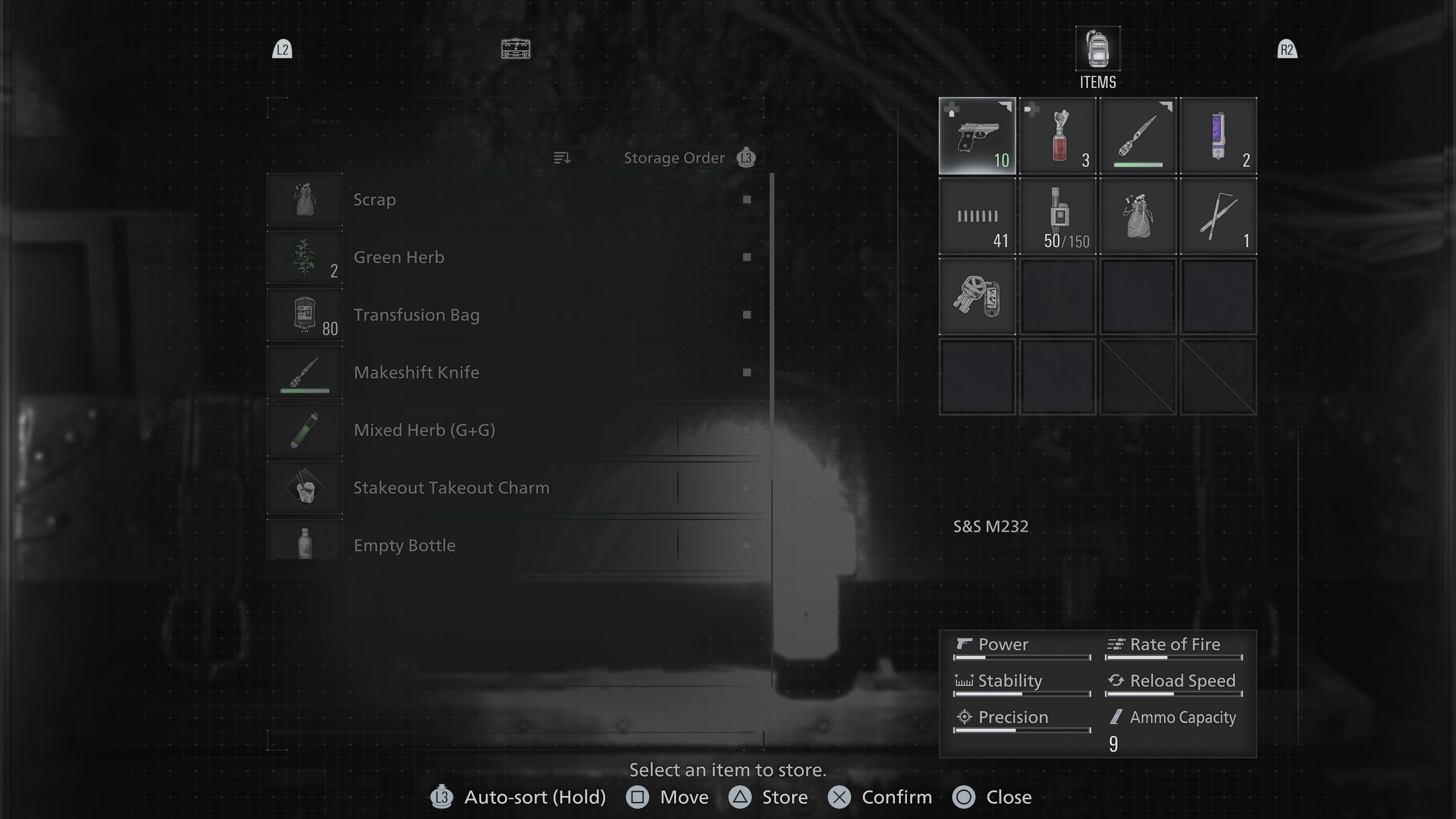The height and width of the screenshot is (819, 1456).
Task: Select the Scrap row in storage
Action: pos(515,199)
